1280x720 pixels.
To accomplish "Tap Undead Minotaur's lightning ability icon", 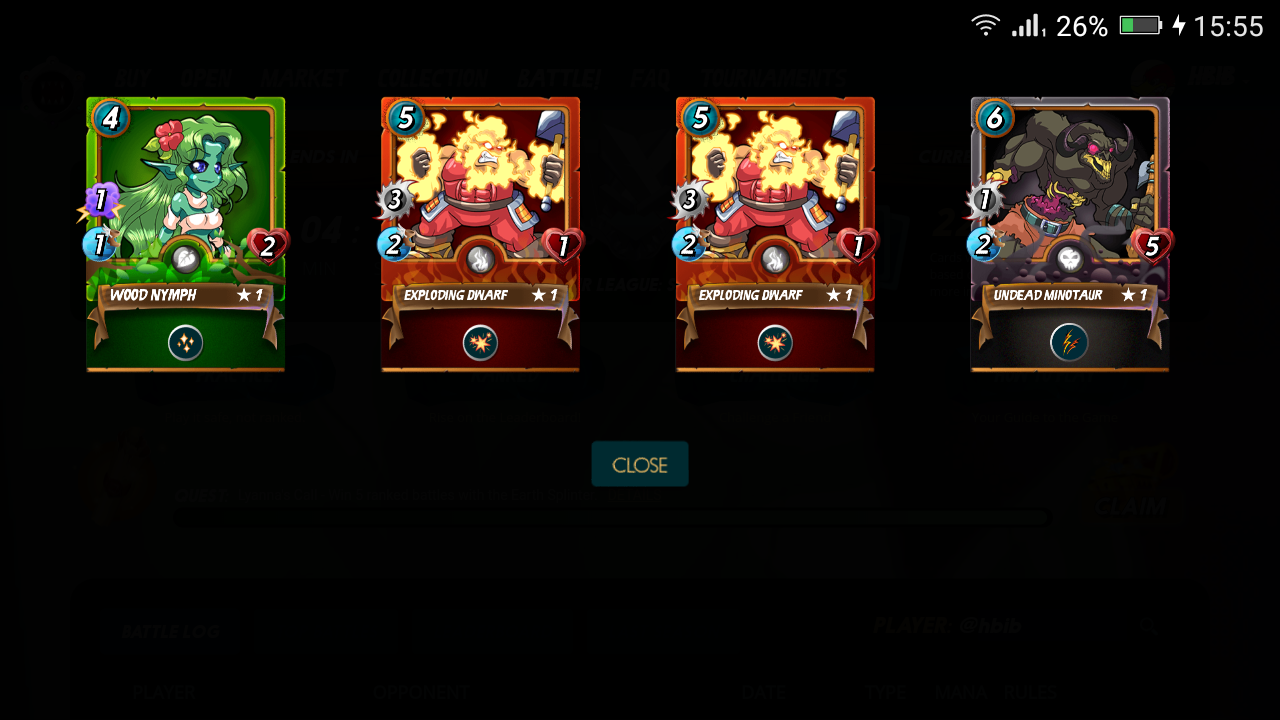I will (x=1069, y=343).
